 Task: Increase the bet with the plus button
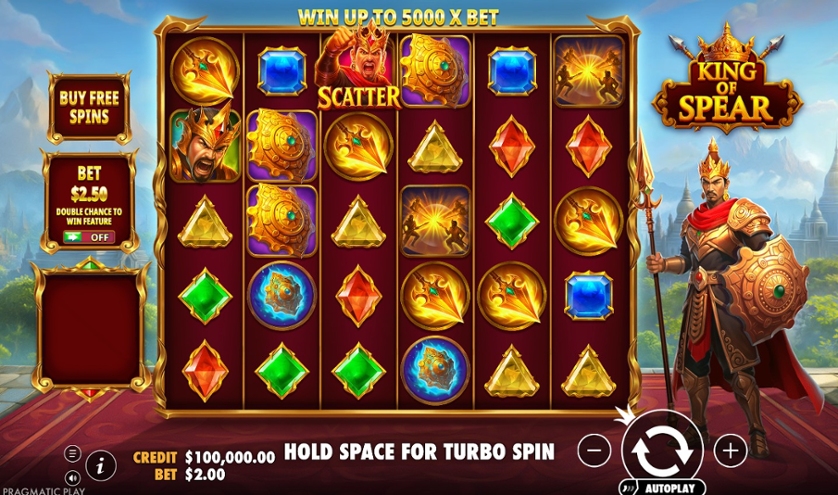(731, 450)
